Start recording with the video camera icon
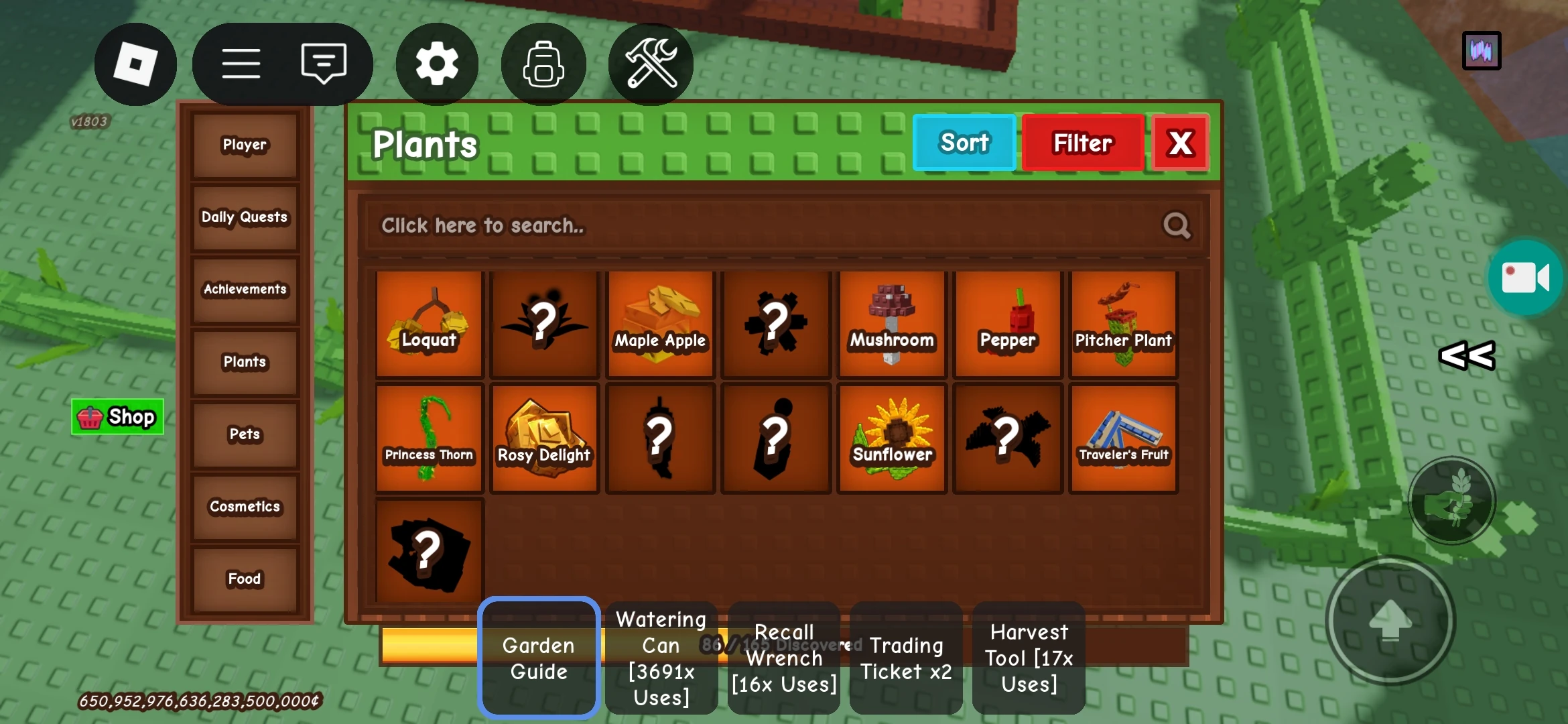The image size is (1568, 724). click(x=1526, y=279)
